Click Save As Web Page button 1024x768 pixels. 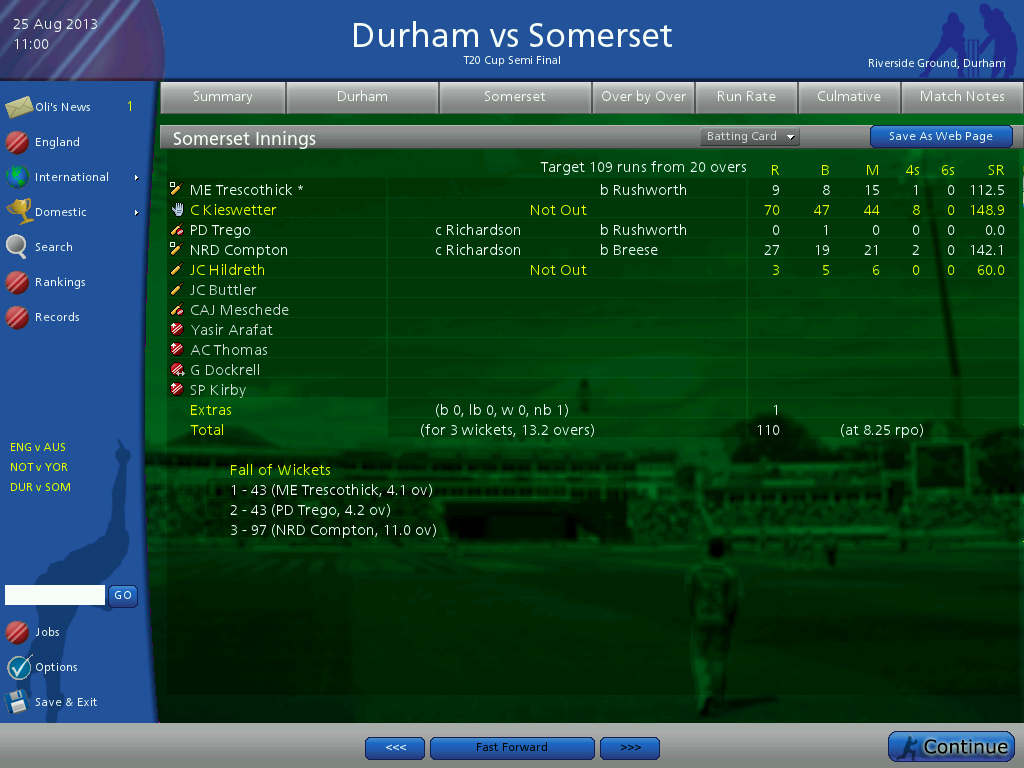[x=940, y=137]
